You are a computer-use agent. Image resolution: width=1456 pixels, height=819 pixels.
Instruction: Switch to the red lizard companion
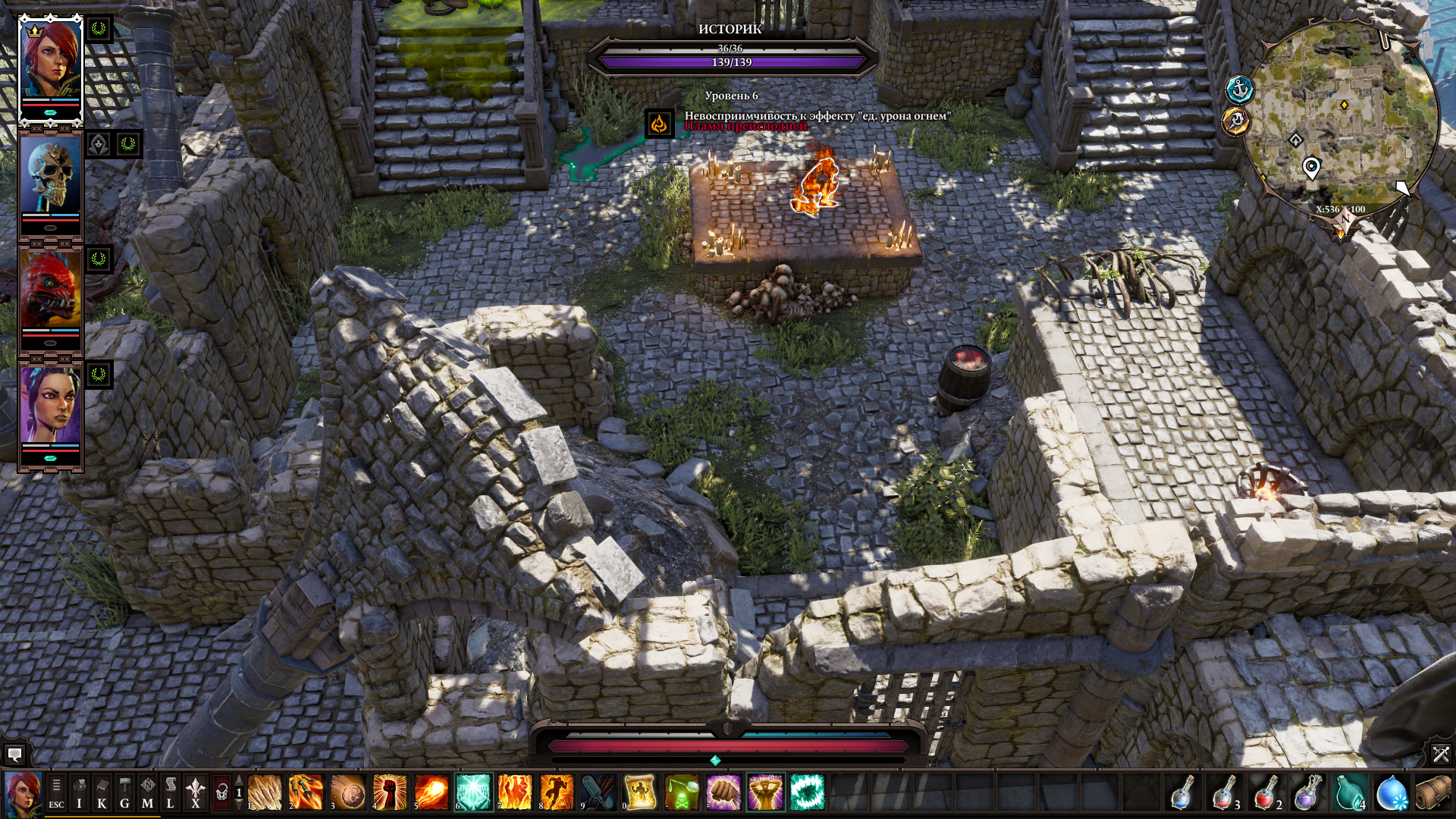coord(50,291)
